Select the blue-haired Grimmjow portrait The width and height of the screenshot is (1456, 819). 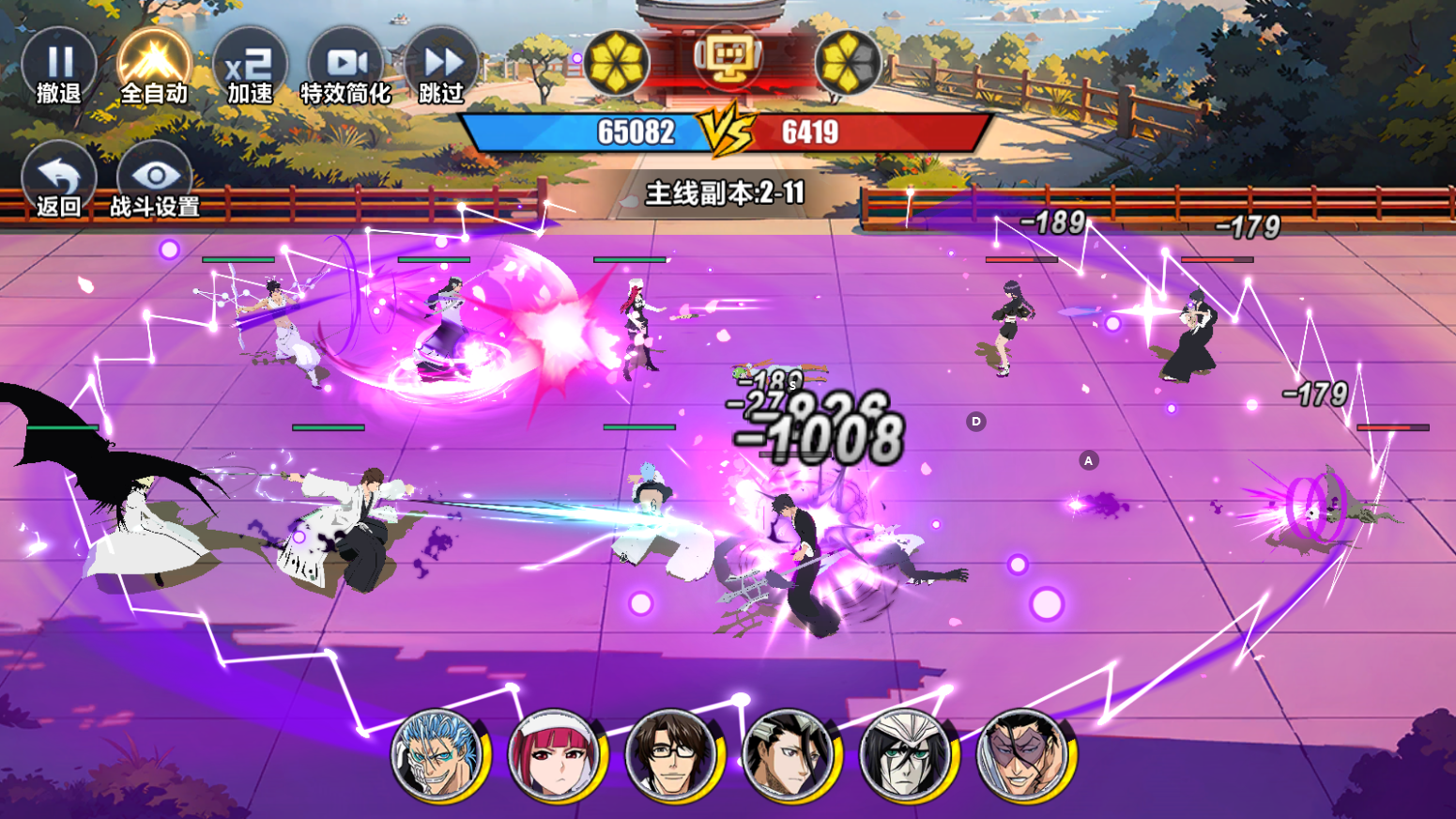pyautogui.click(x=437, y=754)
